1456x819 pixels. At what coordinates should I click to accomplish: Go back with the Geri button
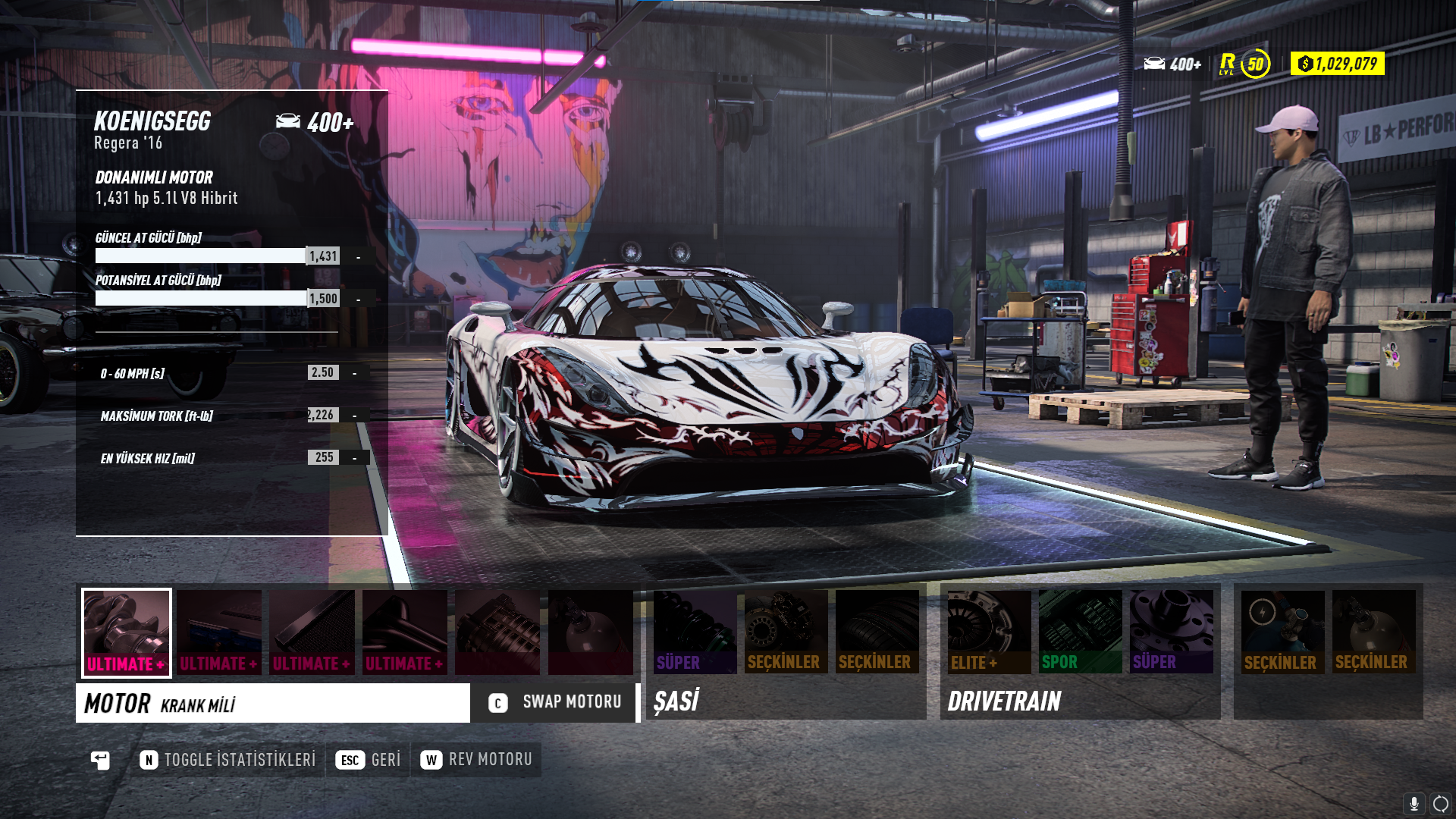pos(369,760)
